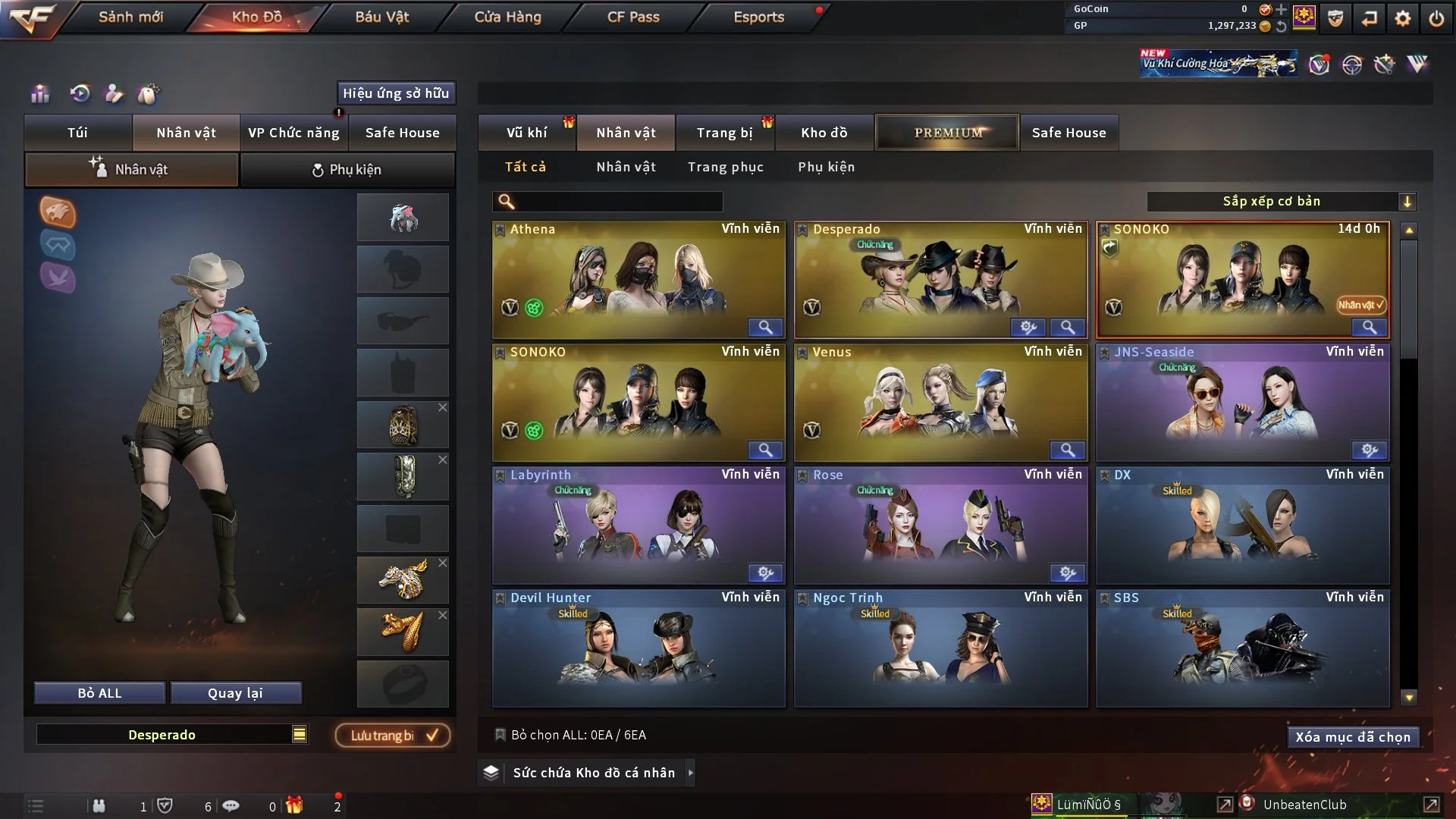Screen dimensions: 1456x819
Task: Open the magnifier preview on the Athena card
Action: (765, 328)
